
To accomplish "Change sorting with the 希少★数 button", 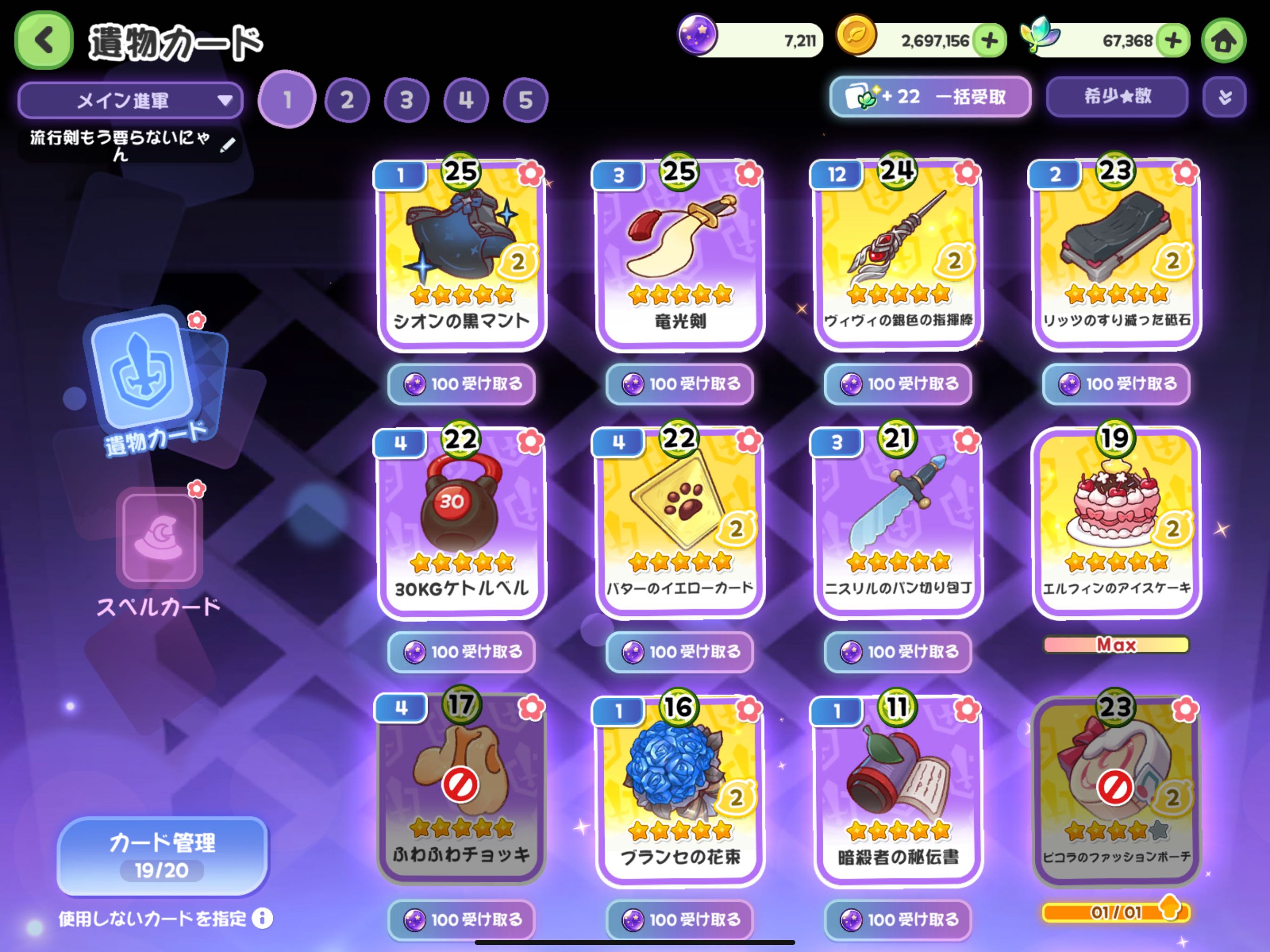I will click(1117, 97).
